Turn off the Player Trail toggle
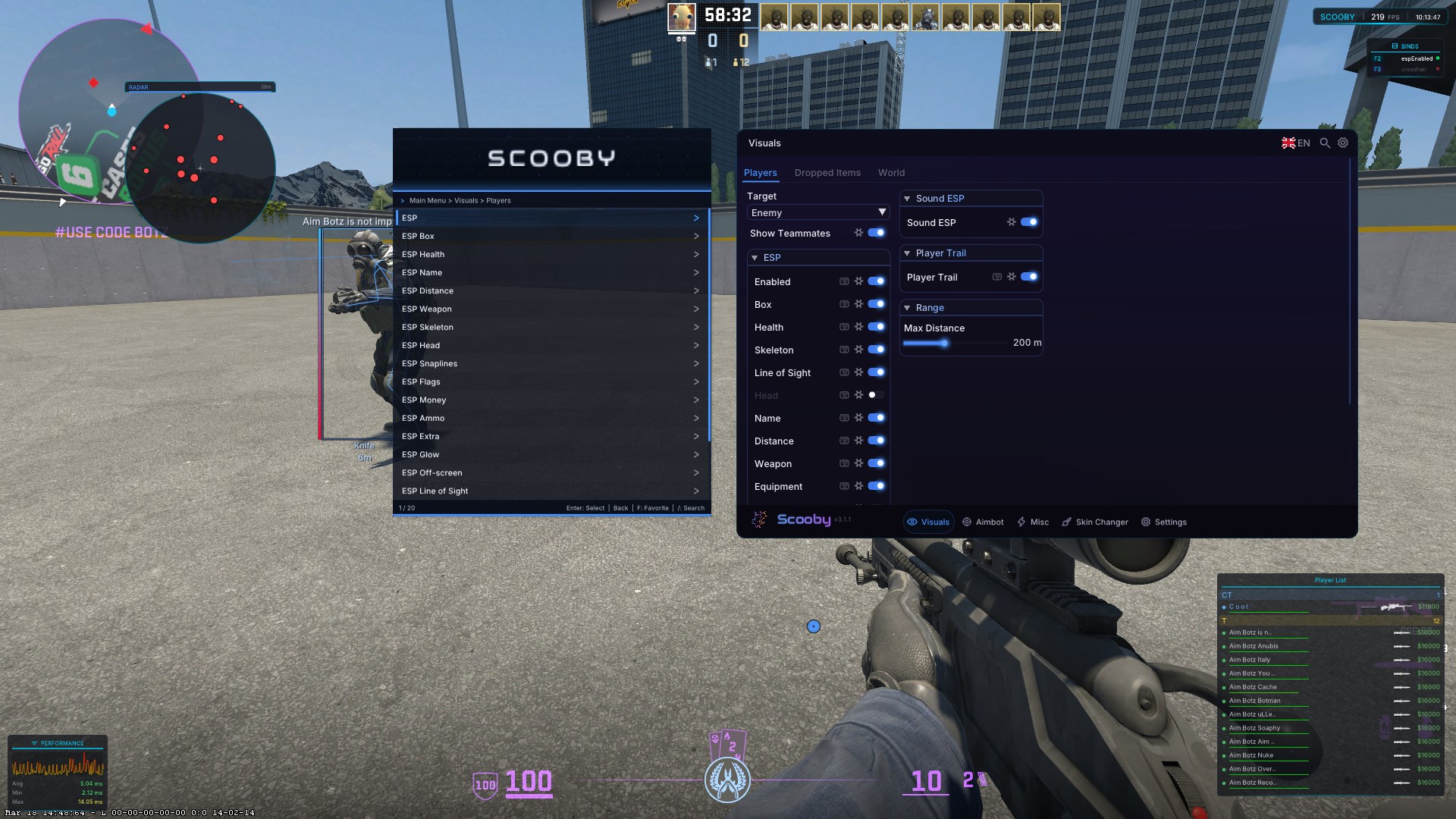The width and height of the screenshot is (1456, 819). [x=1029, y=277]
